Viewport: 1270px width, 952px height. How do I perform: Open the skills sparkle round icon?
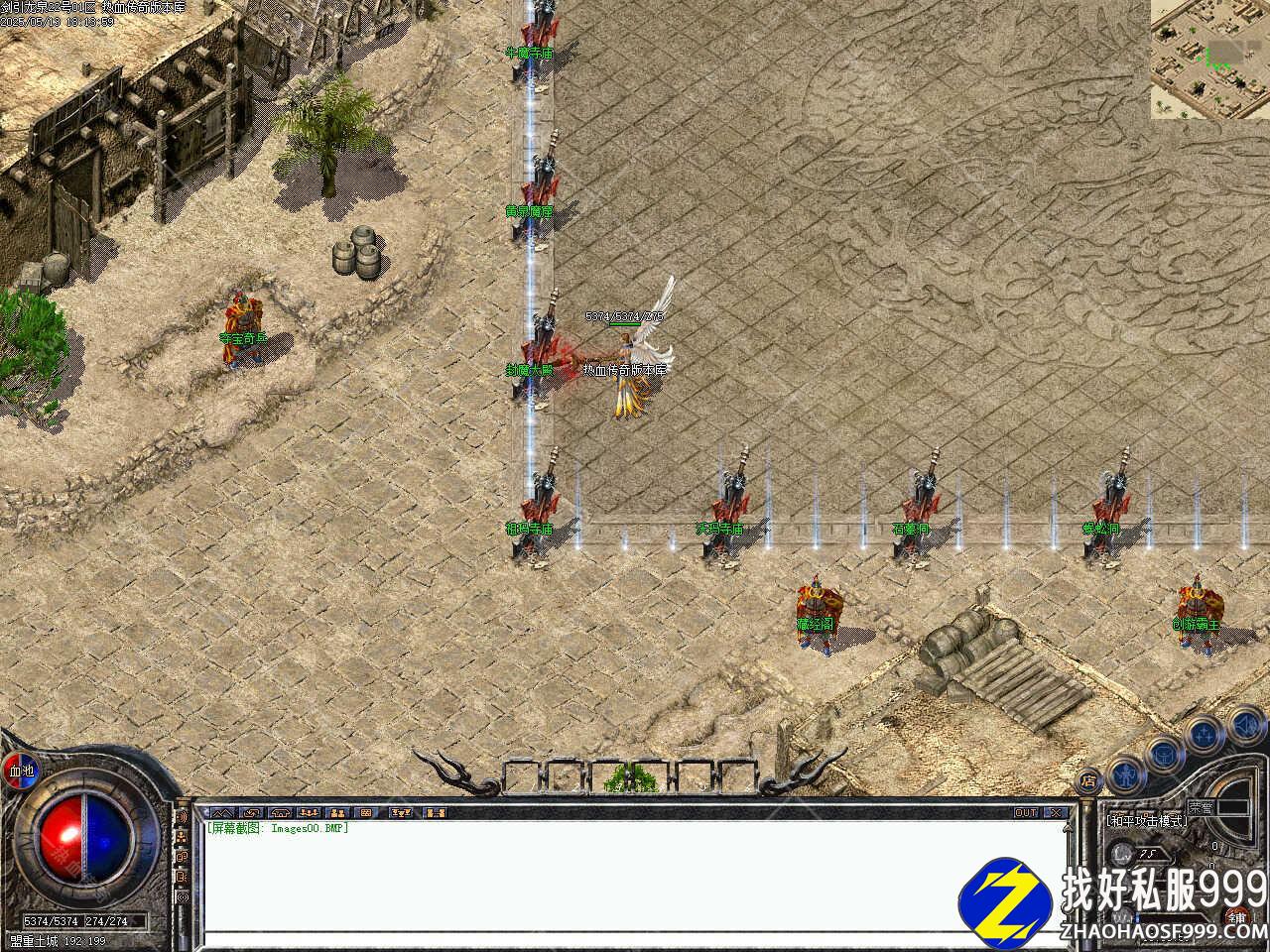tap(1205, 734)
